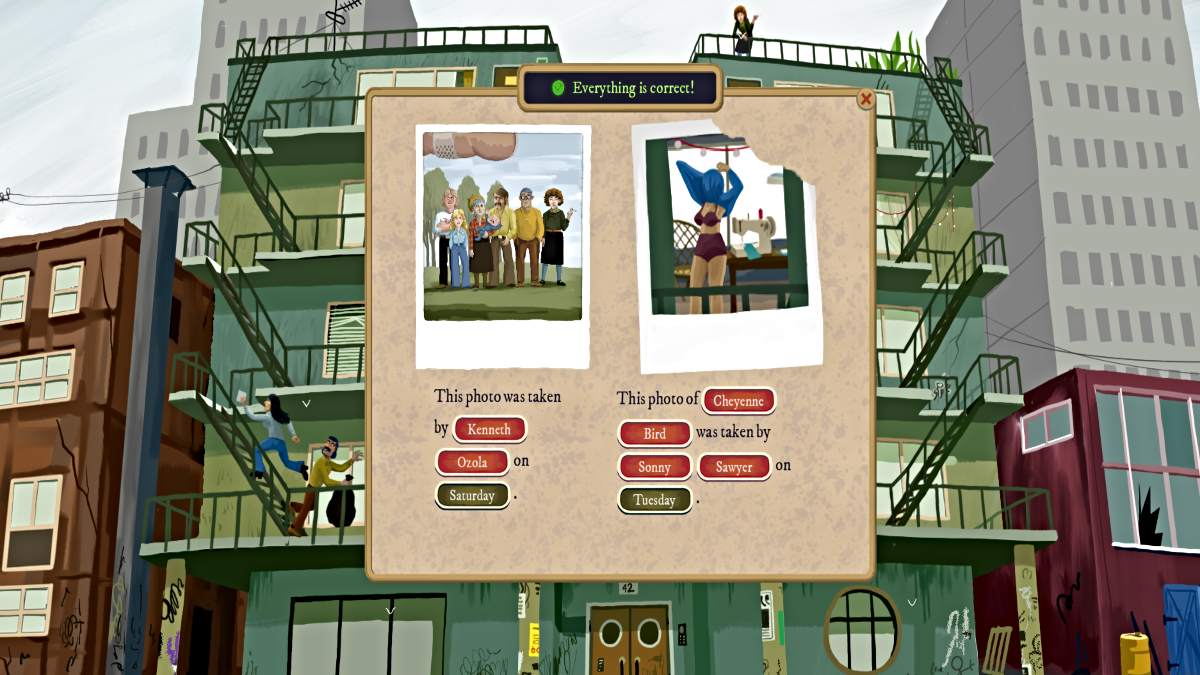Select the Cheyenne name tag
The height and width of the screenshot is (675, 1200).
[x=738, y=401]
